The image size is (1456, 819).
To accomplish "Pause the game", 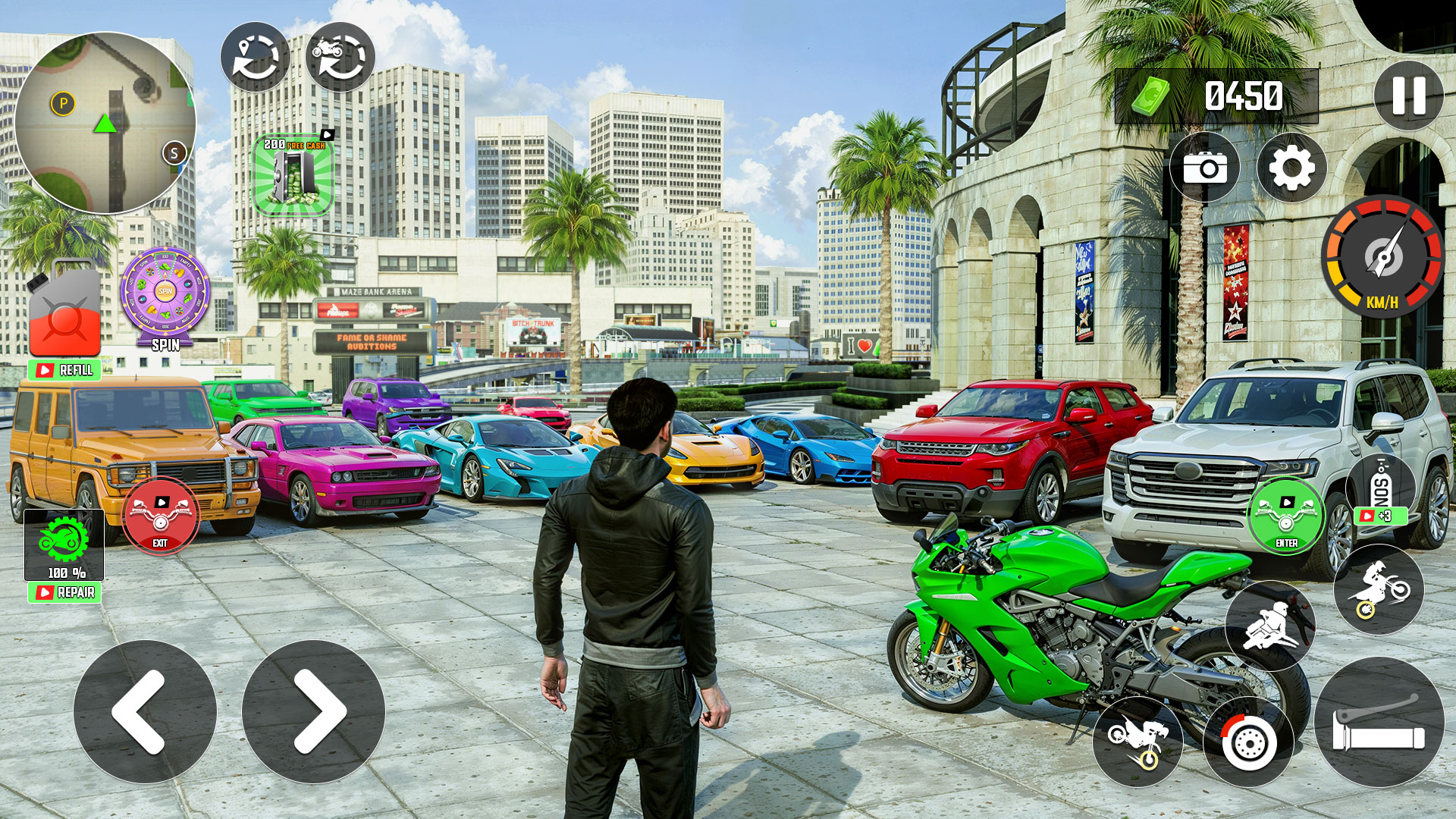I will pos(1408,96).
